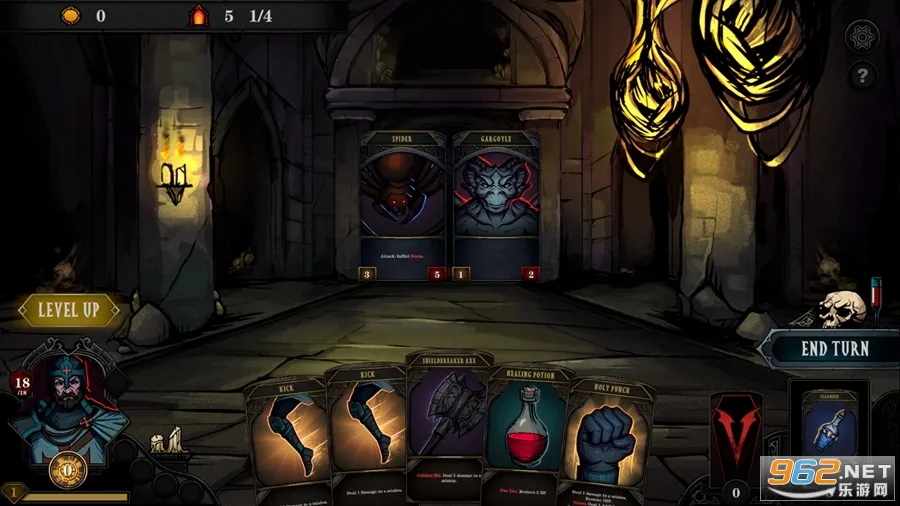Select the Cleanser potion card
This screenshot has width=900, height=506.
(x=829, y=432)
